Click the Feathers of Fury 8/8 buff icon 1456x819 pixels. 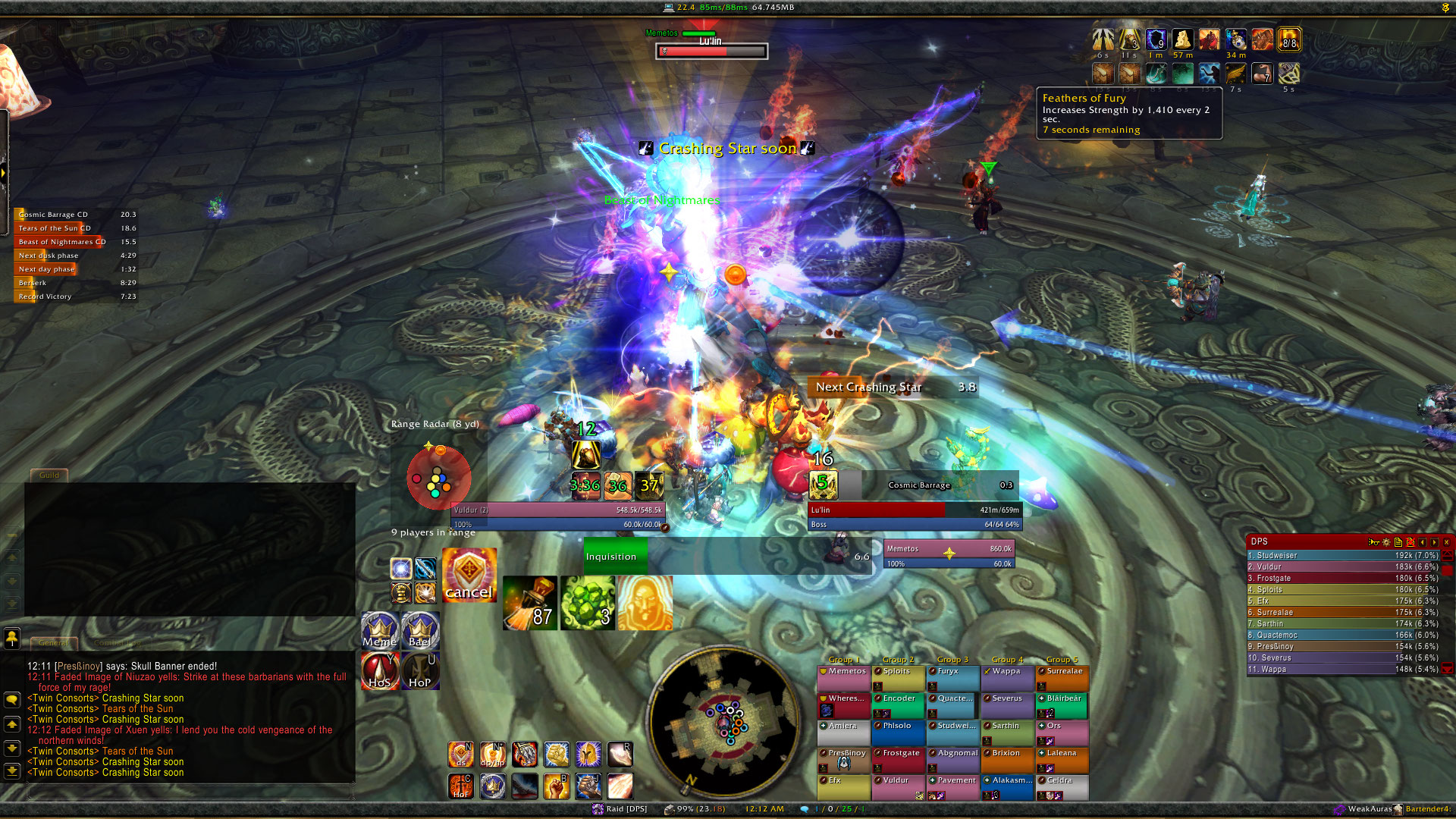[1288, 40]
